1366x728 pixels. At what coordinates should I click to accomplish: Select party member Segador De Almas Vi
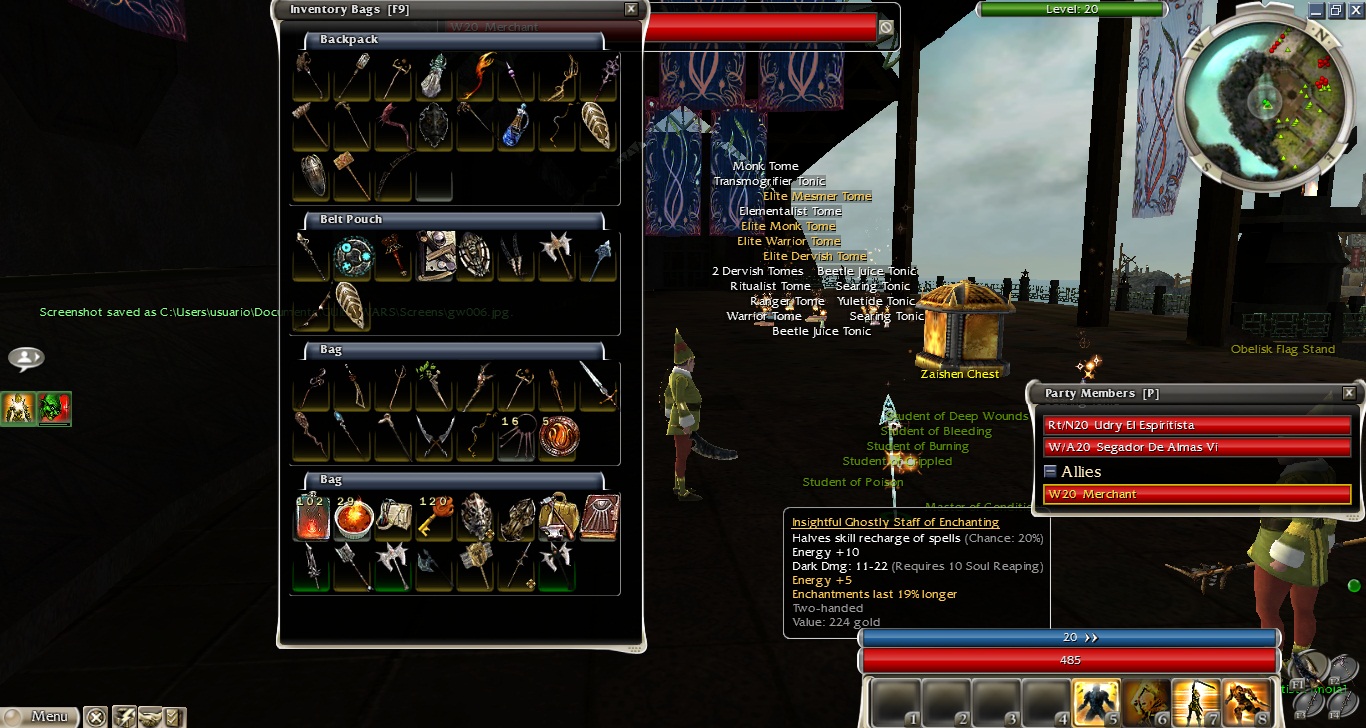(x=1196, y=447)
